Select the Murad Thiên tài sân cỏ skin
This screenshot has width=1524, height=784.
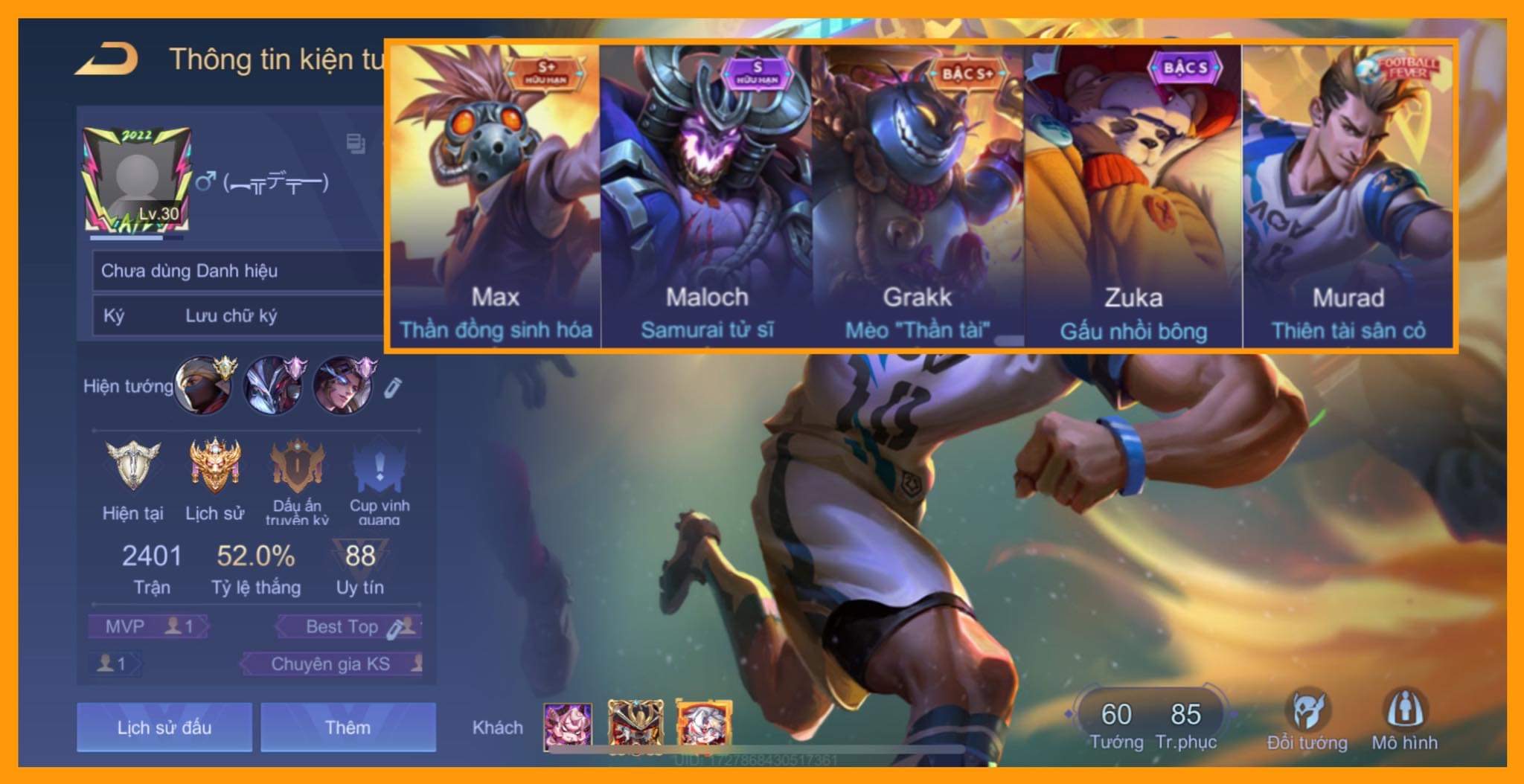pyautogui.click(x=1348, y=195)
